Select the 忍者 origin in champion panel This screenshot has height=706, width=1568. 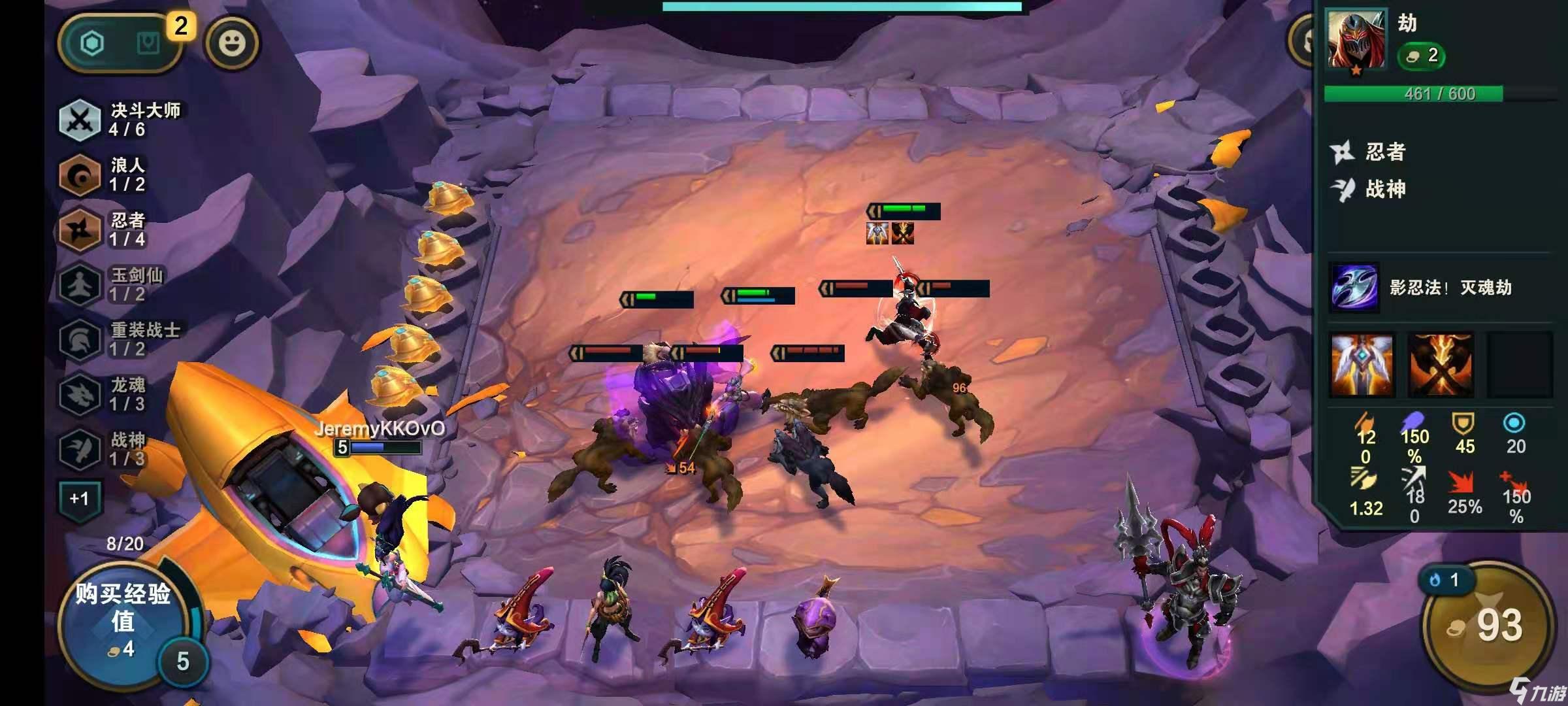pyautogui.click(x=1372, y=152)
